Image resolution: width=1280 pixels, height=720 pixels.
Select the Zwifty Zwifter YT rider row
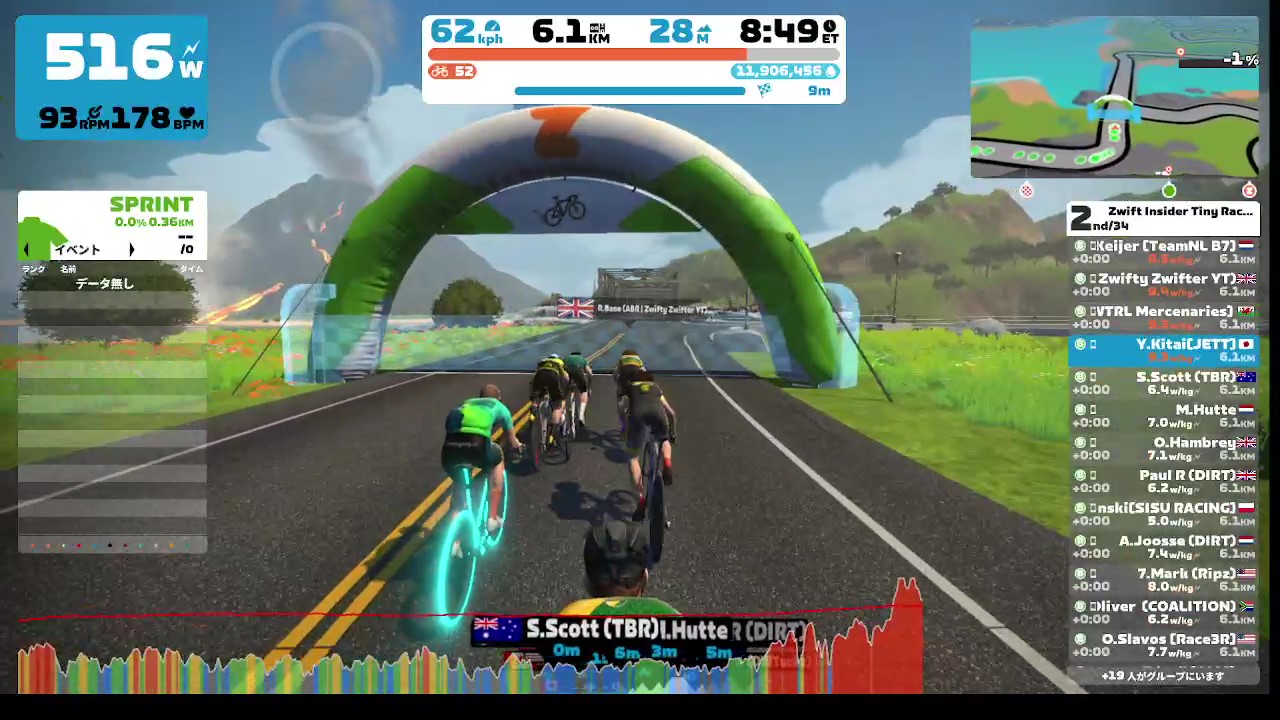[1163, 285]
